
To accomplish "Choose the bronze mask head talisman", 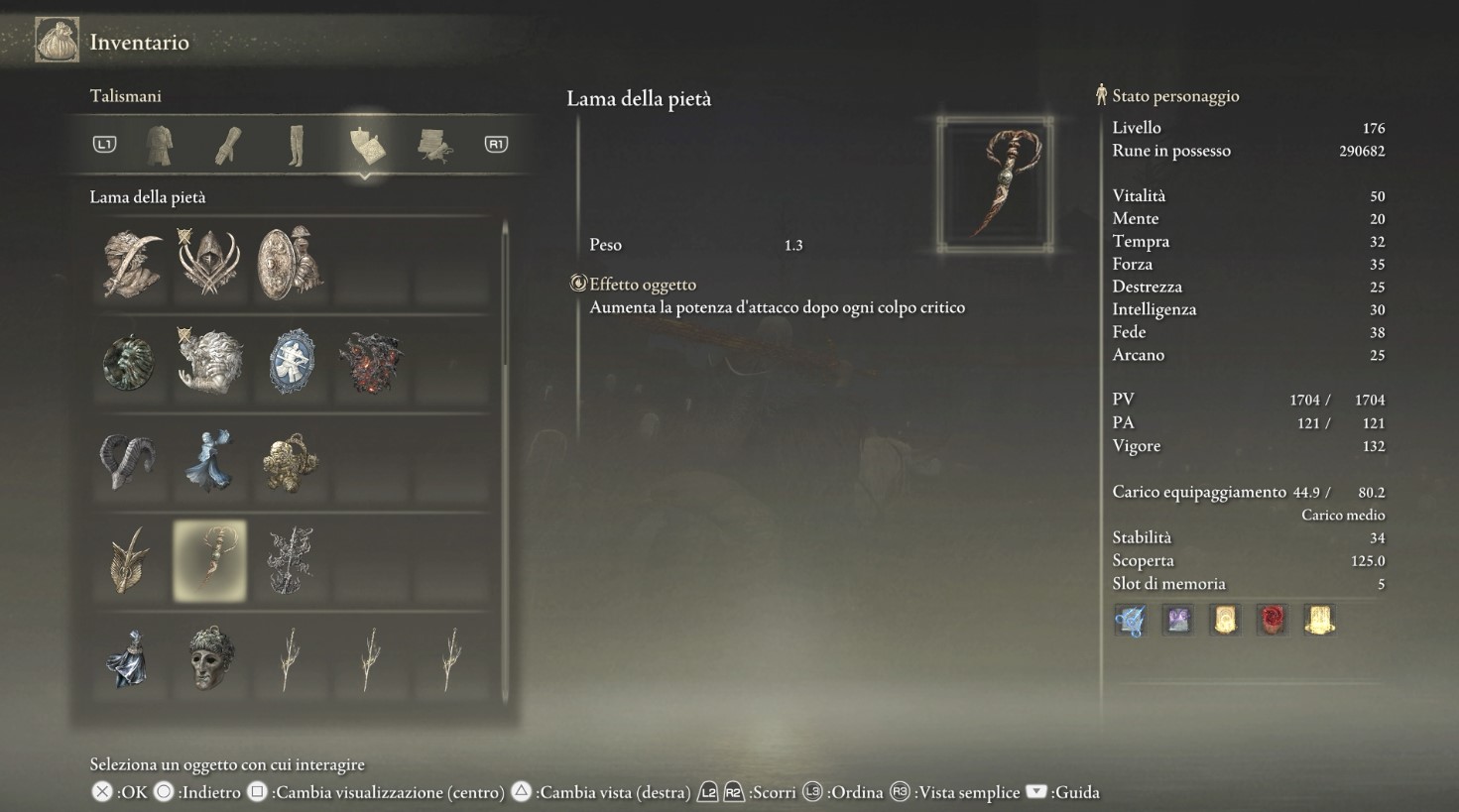I will tap(209, 659).
